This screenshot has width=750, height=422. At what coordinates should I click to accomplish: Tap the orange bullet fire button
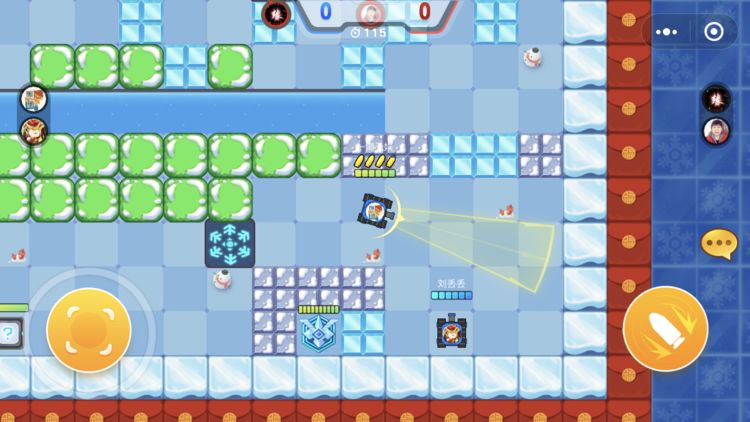coord(665,329)
